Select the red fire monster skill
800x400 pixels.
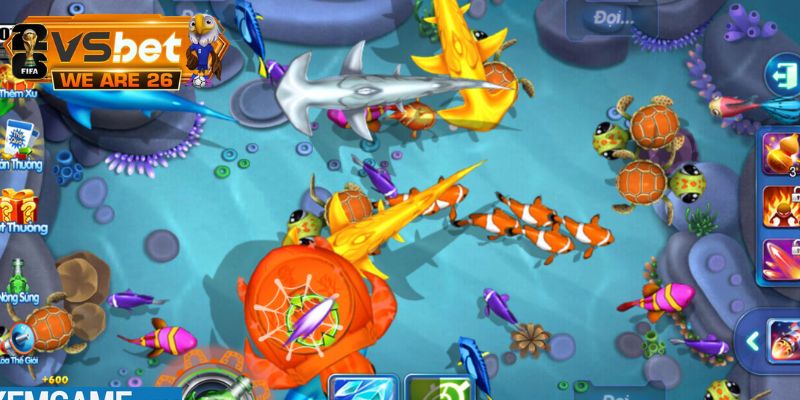pos(783,206)
